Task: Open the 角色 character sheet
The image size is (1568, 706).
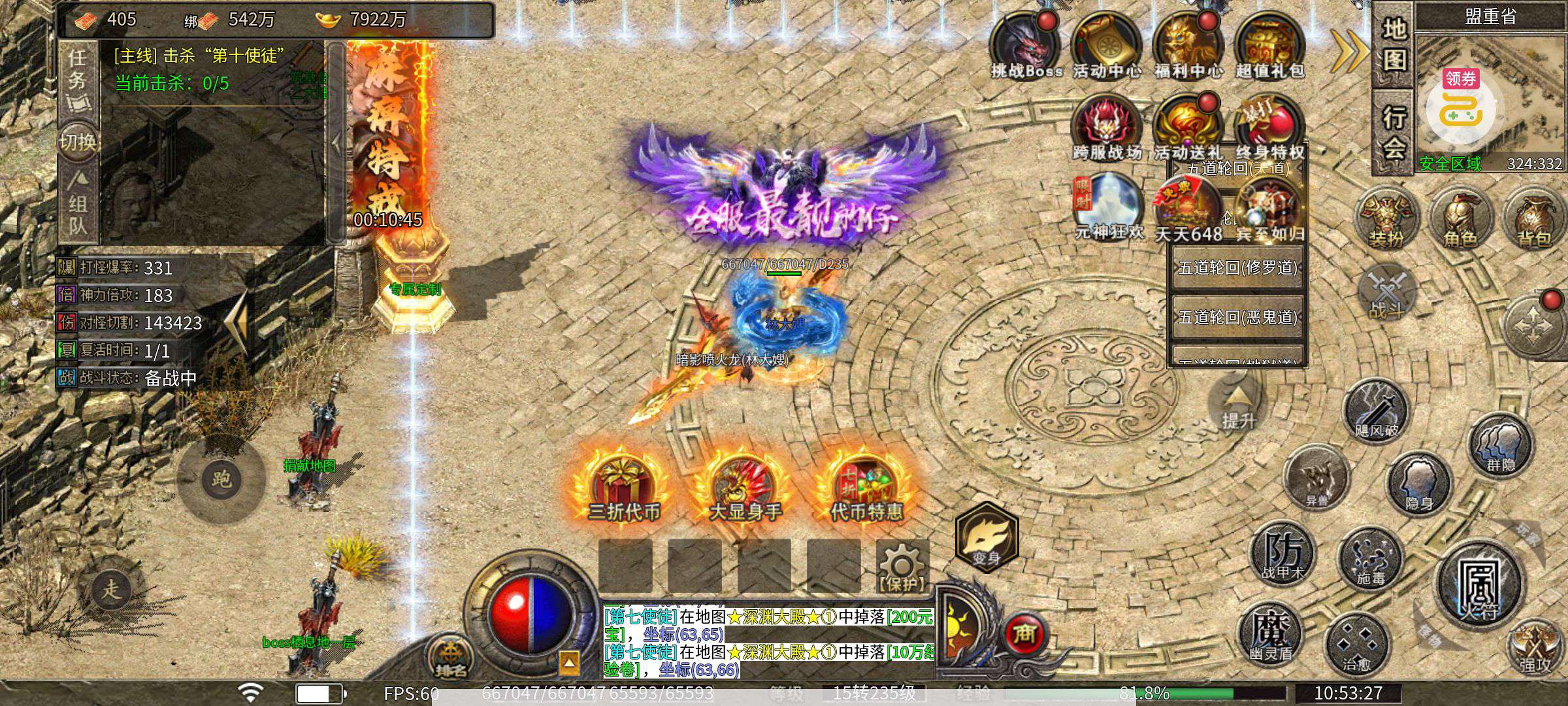Action: tap(1459, 219)
